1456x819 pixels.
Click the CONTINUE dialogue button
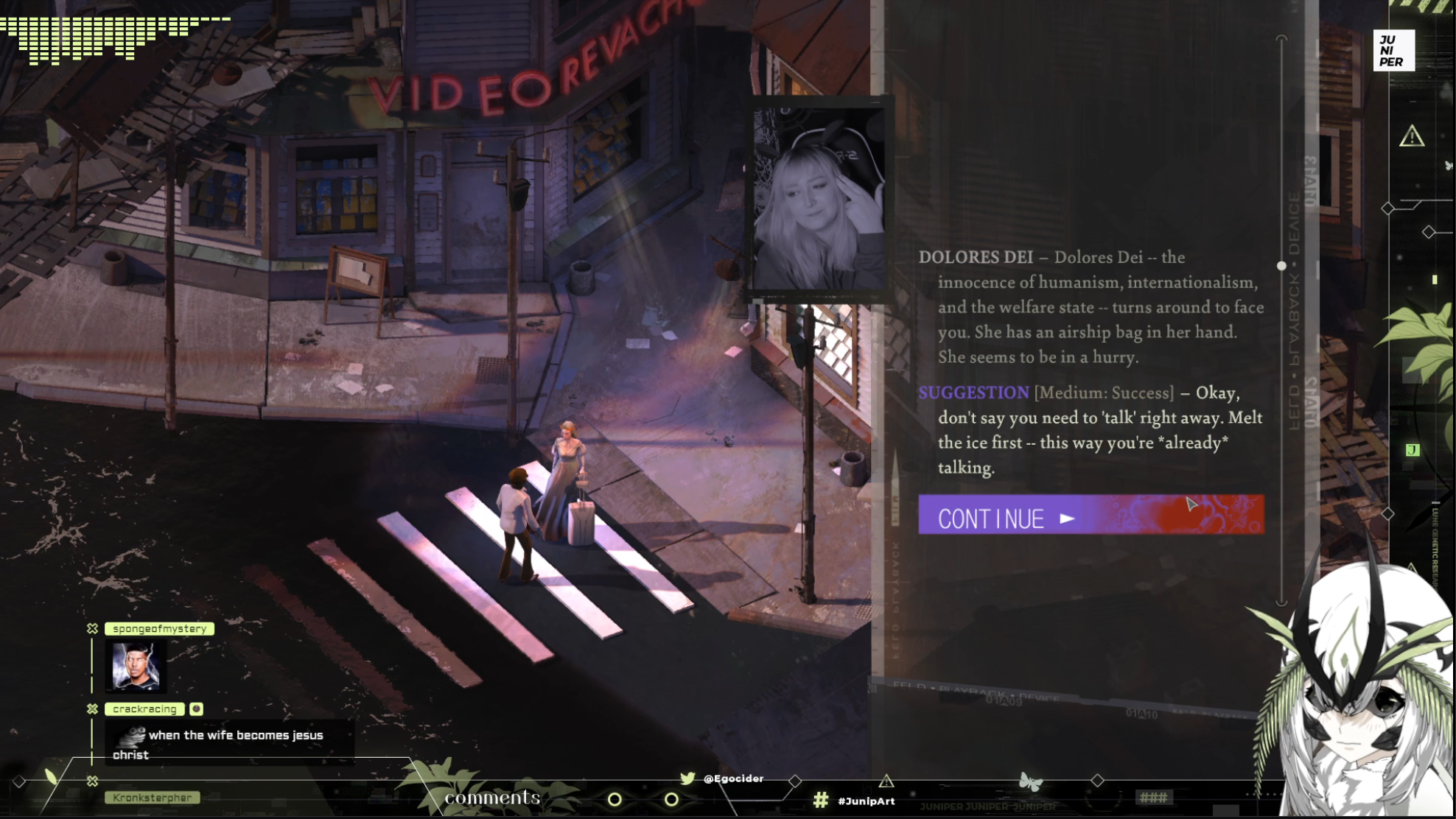tap(1091, 515)
